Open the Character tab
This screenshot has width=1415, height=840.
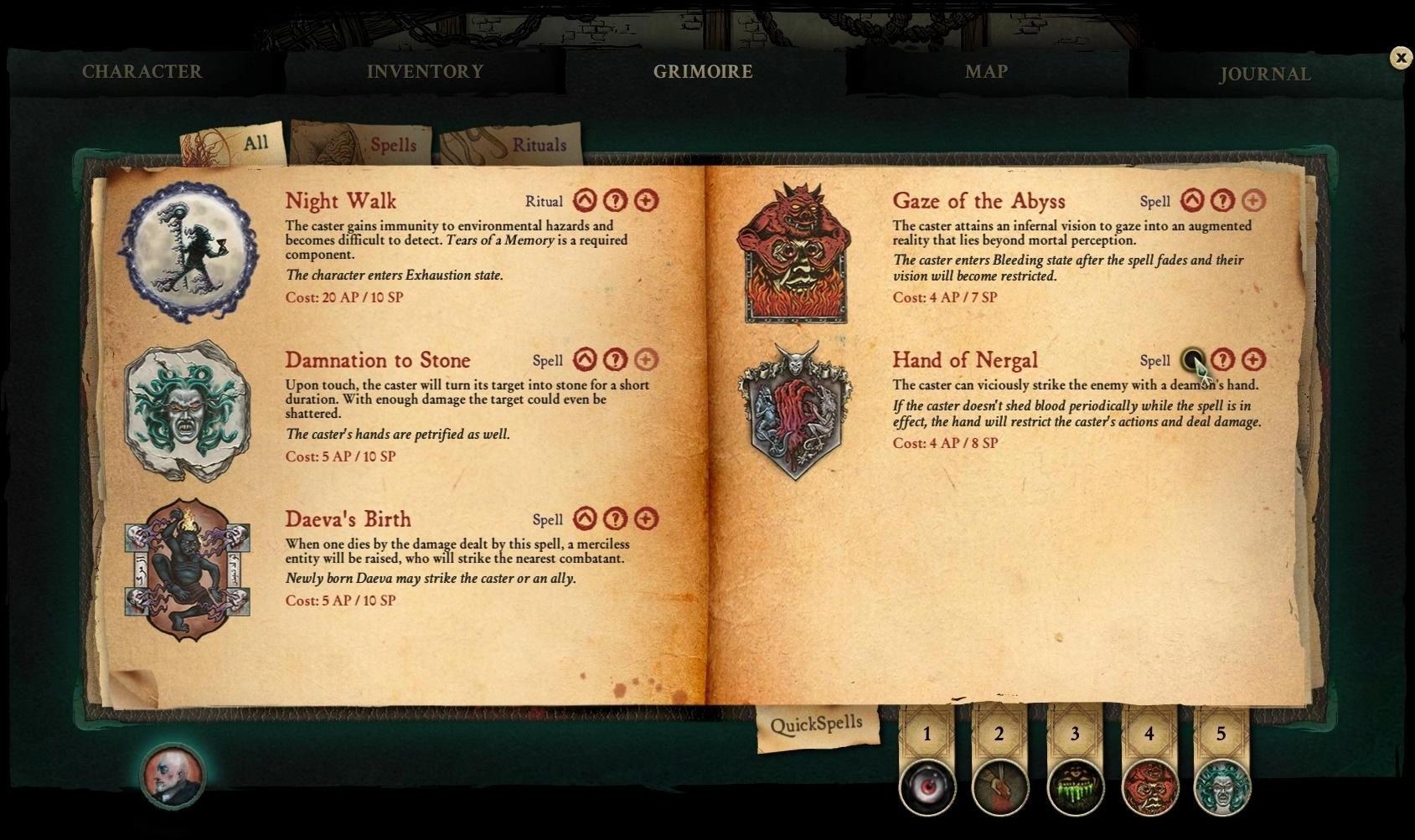pos(142,72)
